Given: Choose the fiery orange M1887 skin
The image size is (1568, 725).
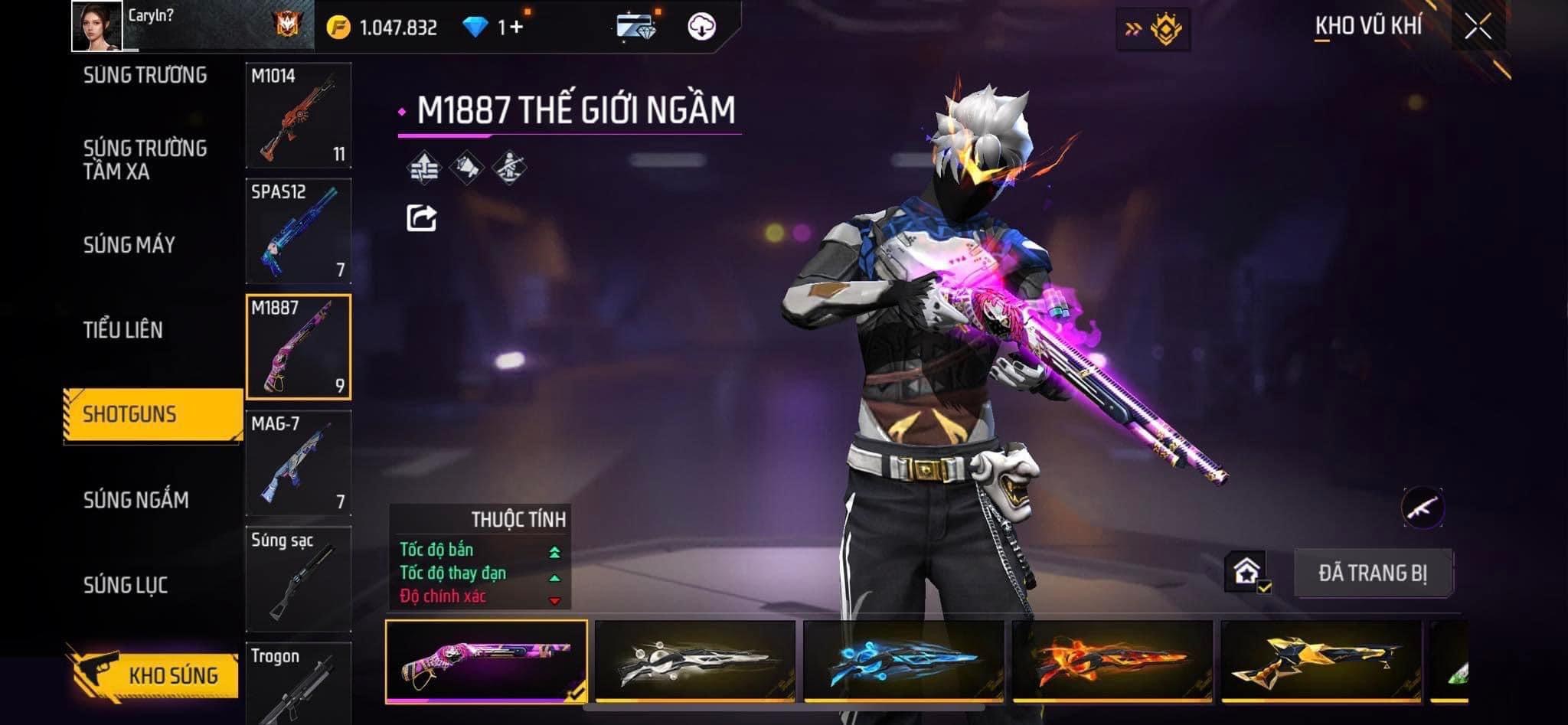Looking at the screenshot, I should coord(1112,661).
